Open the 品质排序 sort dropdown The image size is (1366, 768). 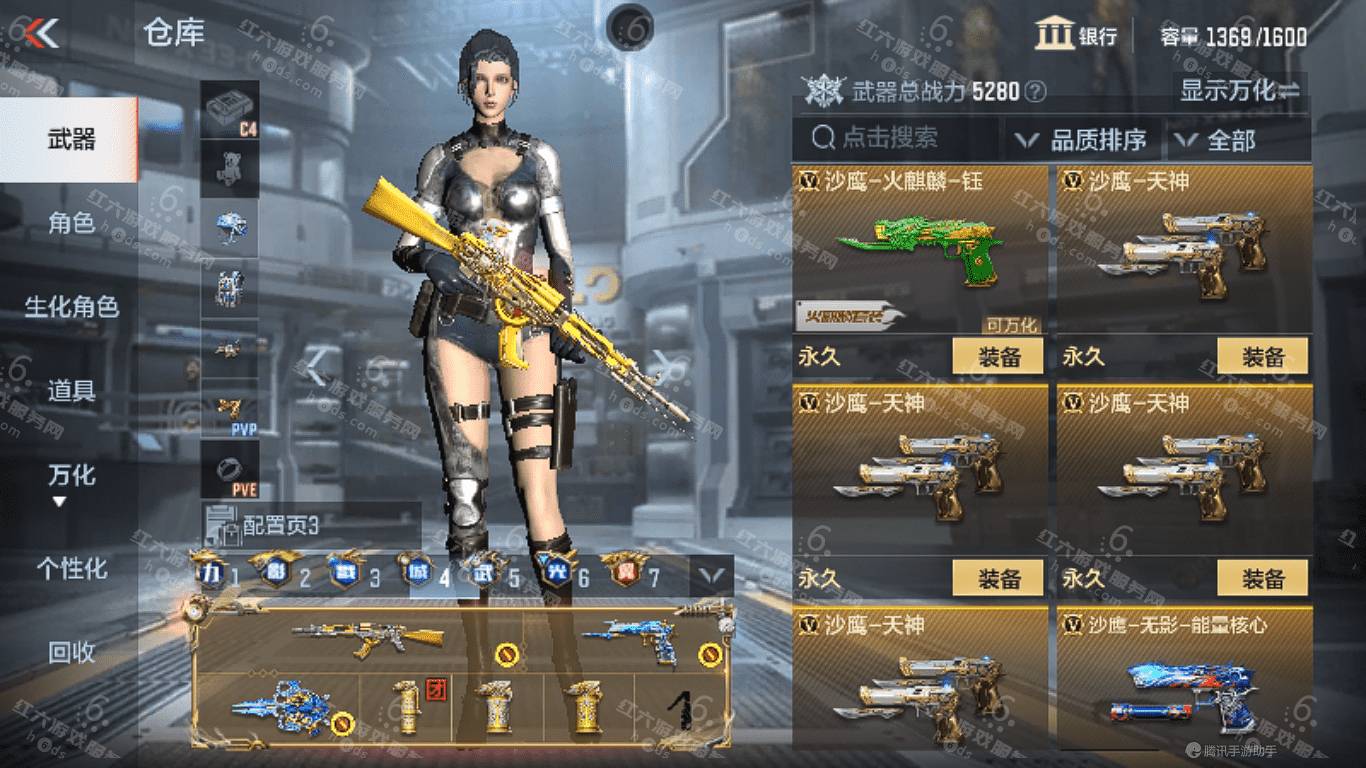point(1084,140)
